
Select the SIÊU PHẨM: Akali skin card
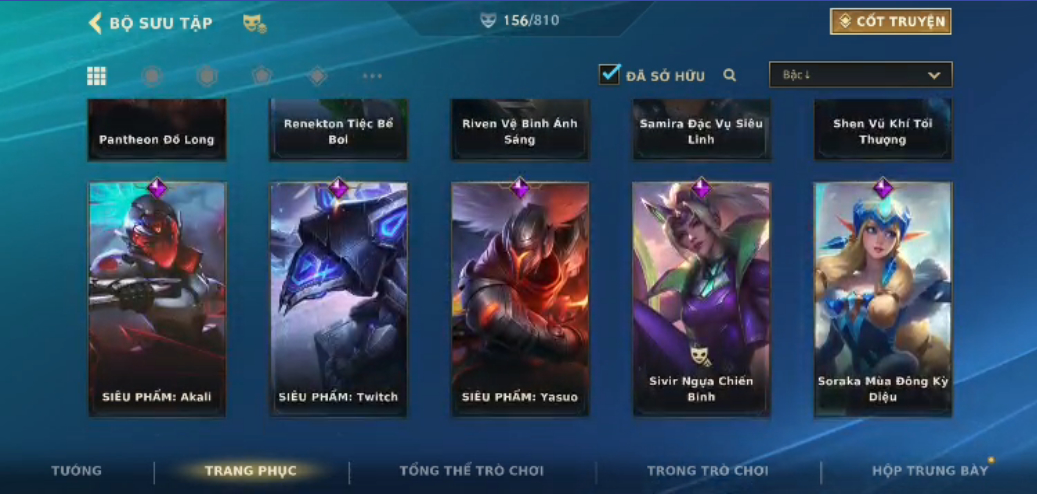click(x=157, y=298)
